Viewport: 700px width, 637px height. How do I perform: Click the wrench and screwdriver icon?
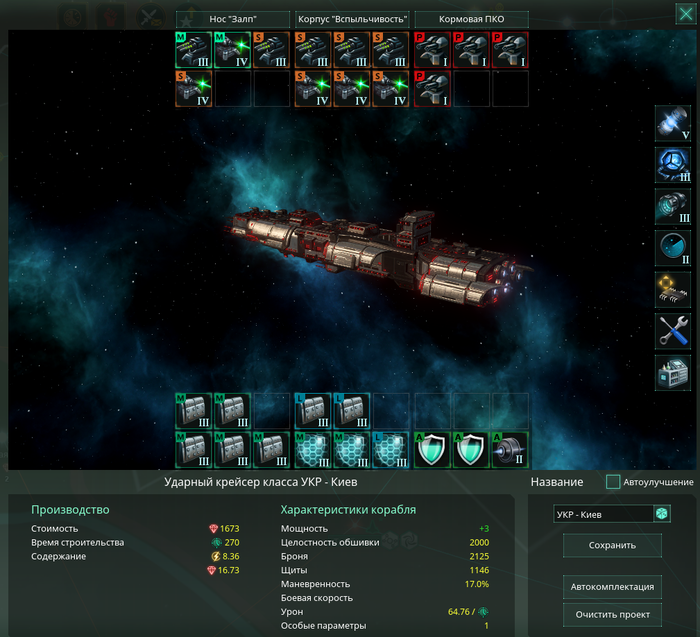tap(672, 330)
